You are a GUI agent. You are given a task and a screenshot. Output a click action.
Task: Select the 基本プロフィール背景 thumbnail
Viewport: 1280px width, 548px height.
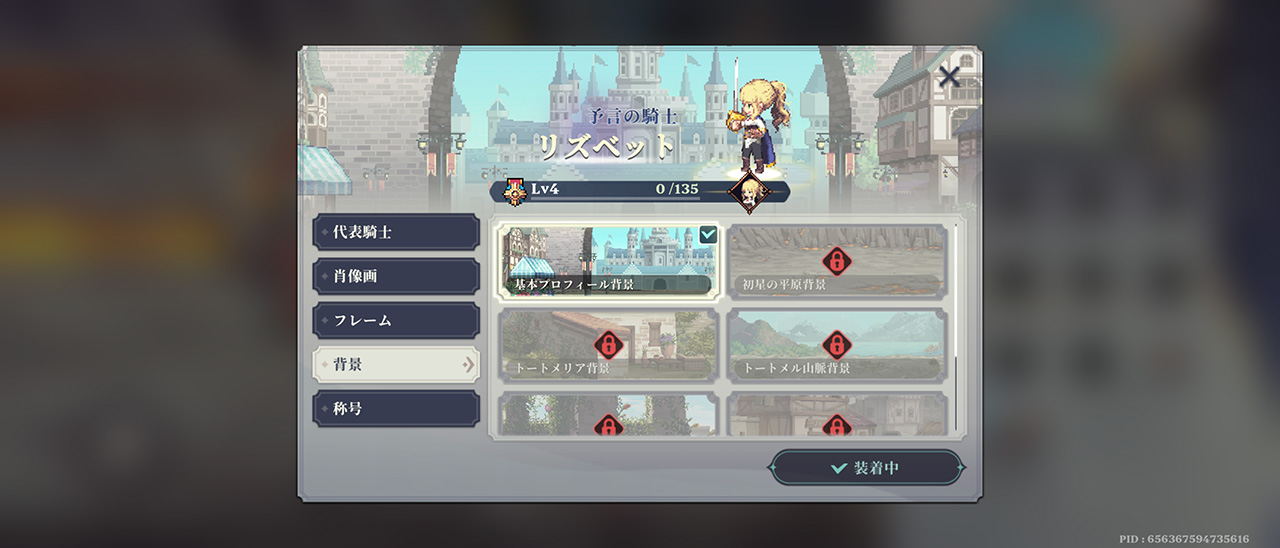pos(608,262)
